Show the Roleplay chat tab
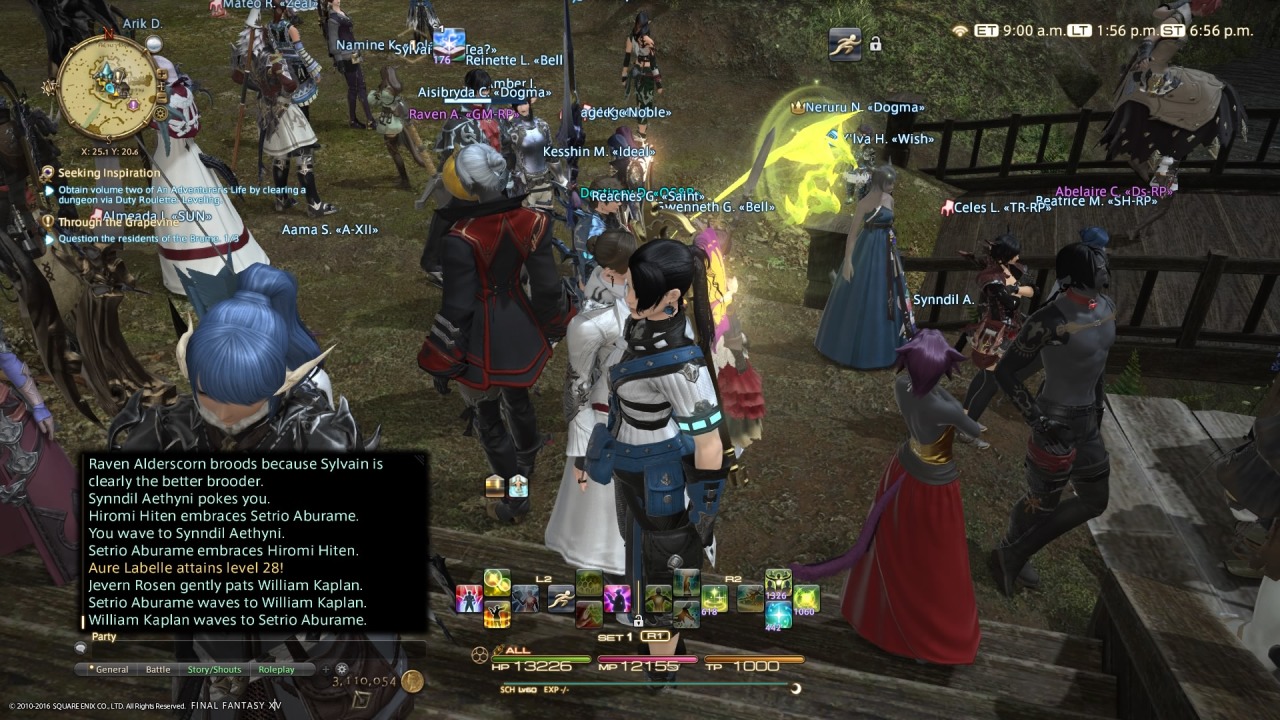 click(x=276, y=669)
